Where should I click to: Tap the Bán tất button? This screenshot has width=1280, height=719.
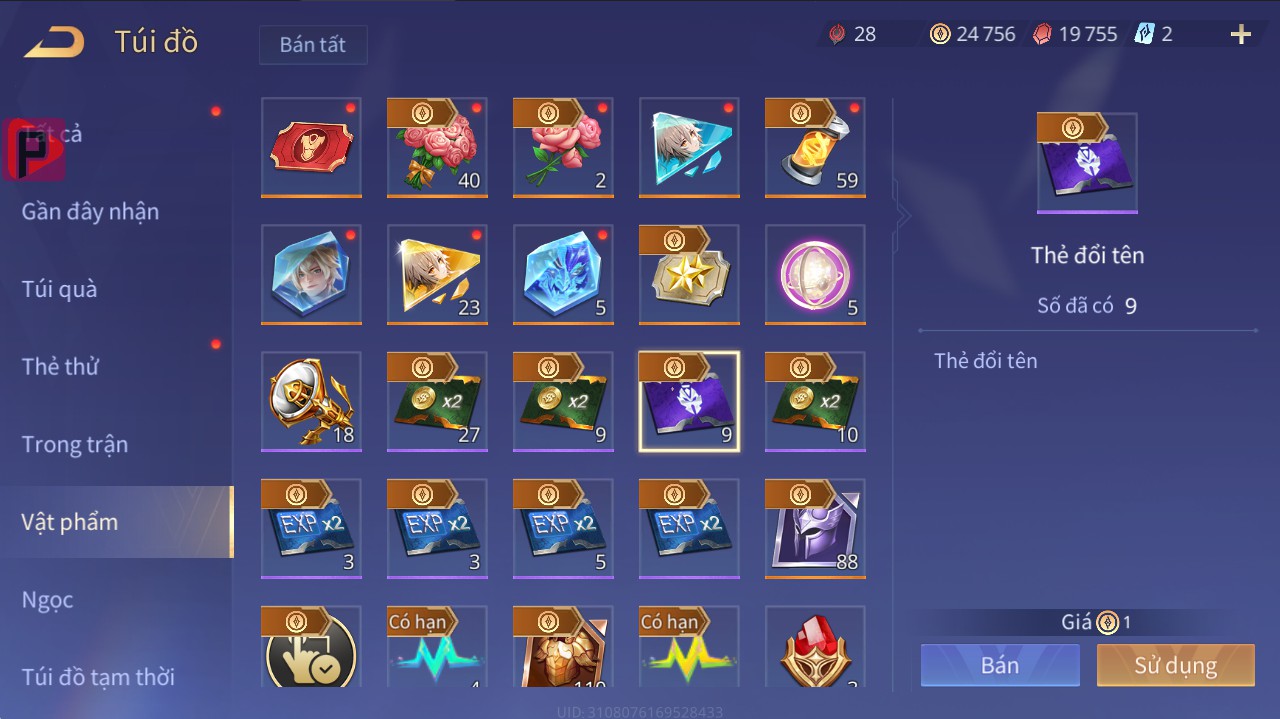[313, 45]
